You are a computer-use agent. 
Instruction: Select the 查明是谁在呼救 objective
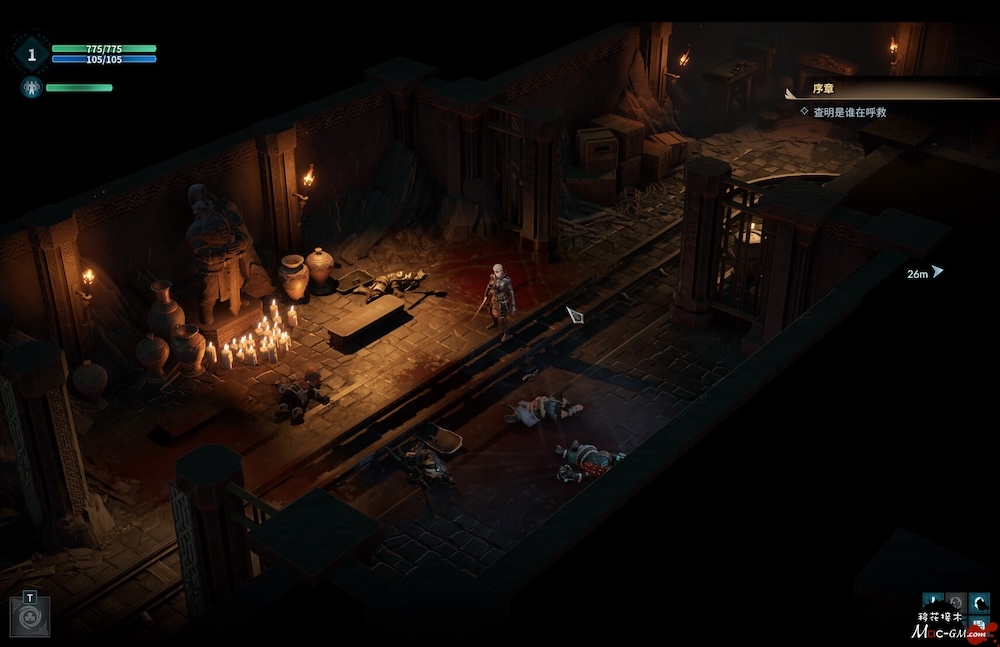point(848,113)
